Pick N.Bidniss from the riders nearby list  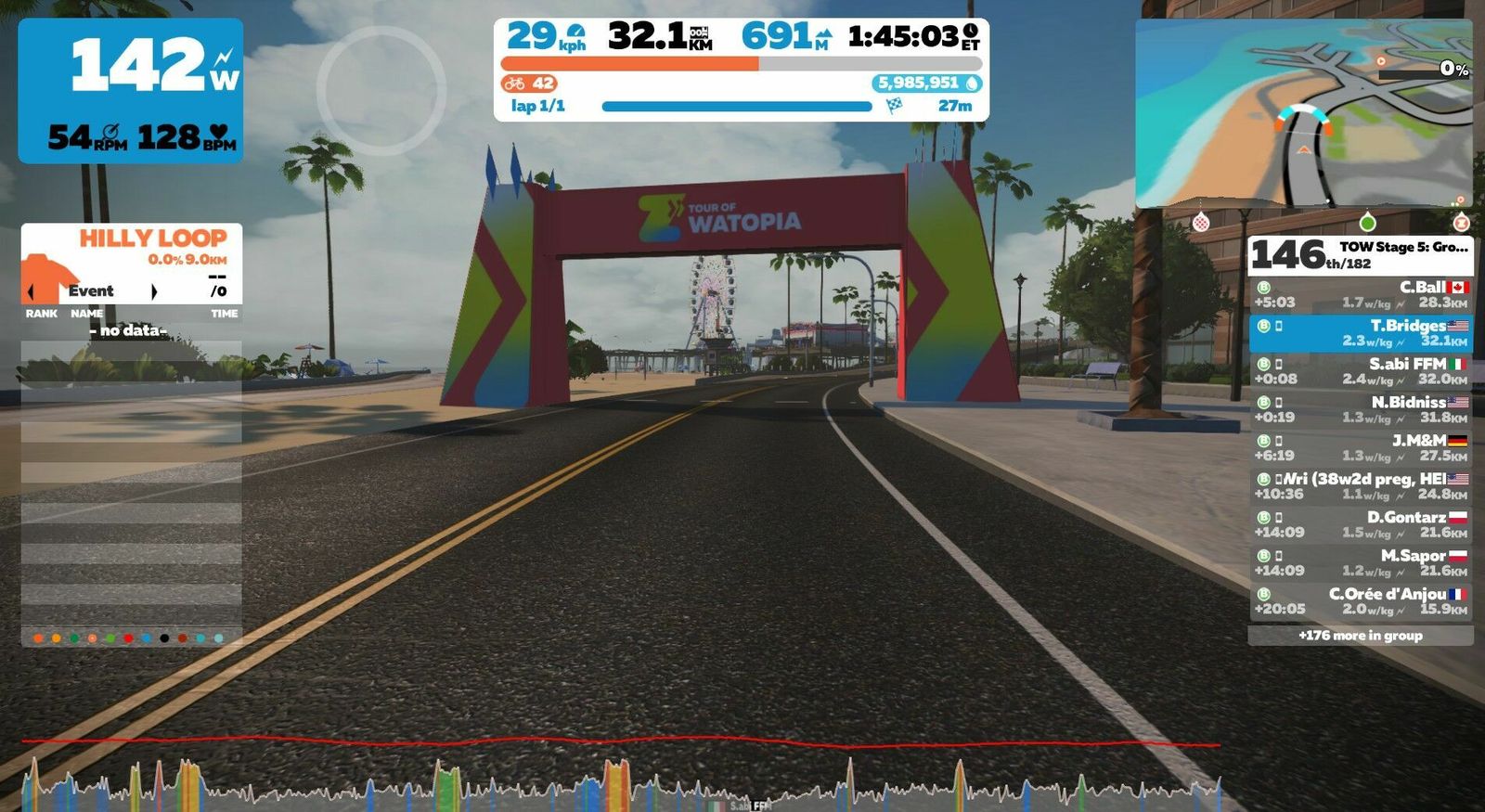1360,409
